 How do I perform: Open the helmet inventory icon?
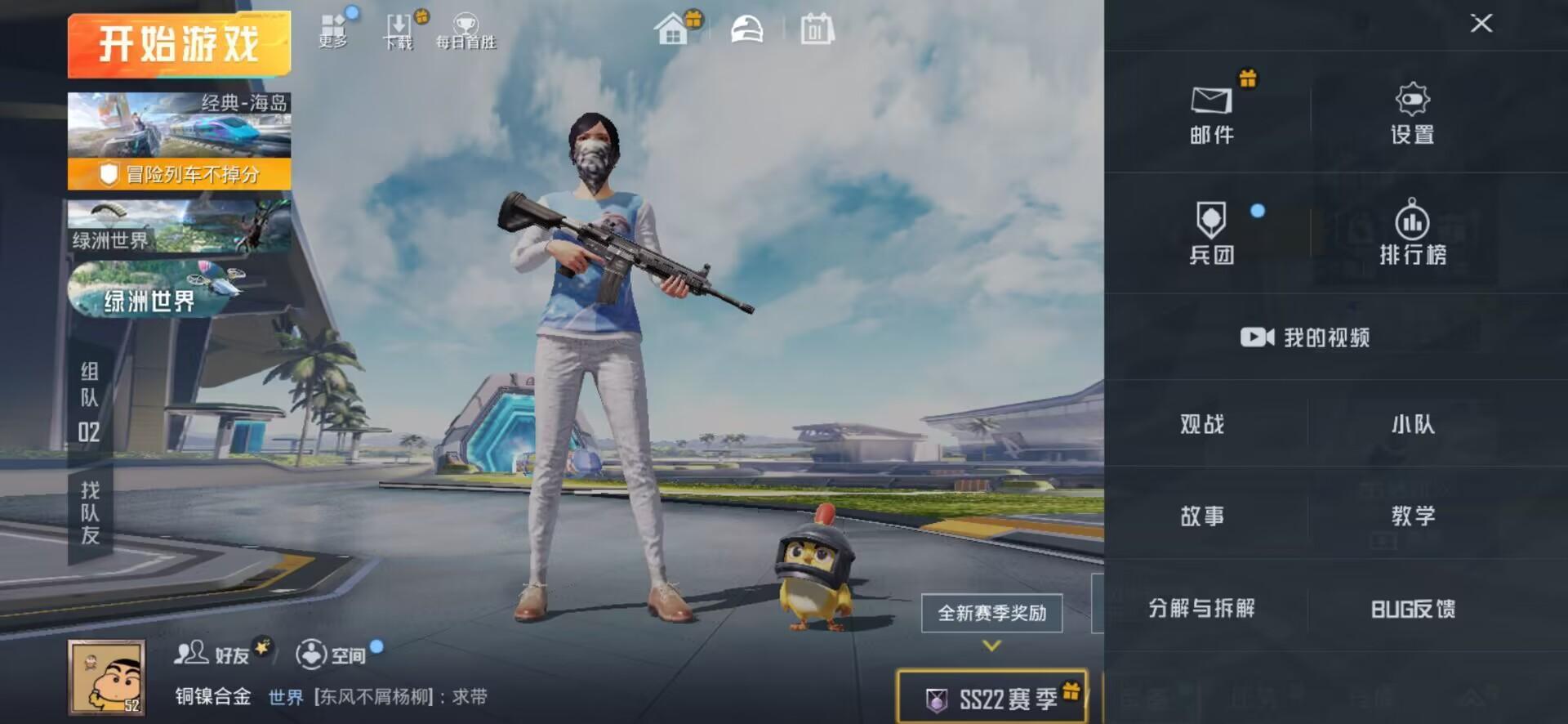(x=746, y=28)
